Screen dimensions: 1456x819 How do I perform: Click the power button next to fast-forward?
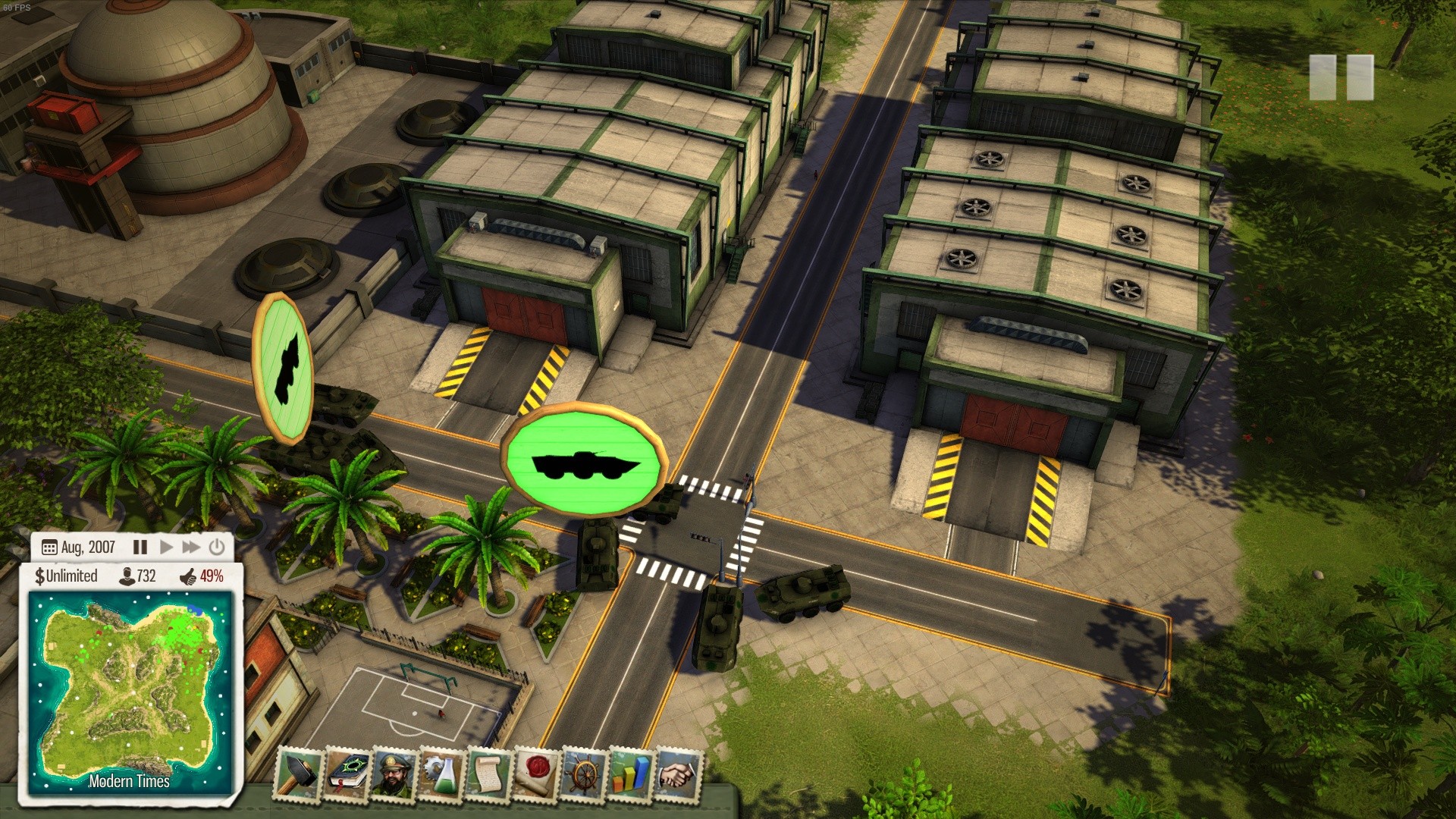pos(217,547)
